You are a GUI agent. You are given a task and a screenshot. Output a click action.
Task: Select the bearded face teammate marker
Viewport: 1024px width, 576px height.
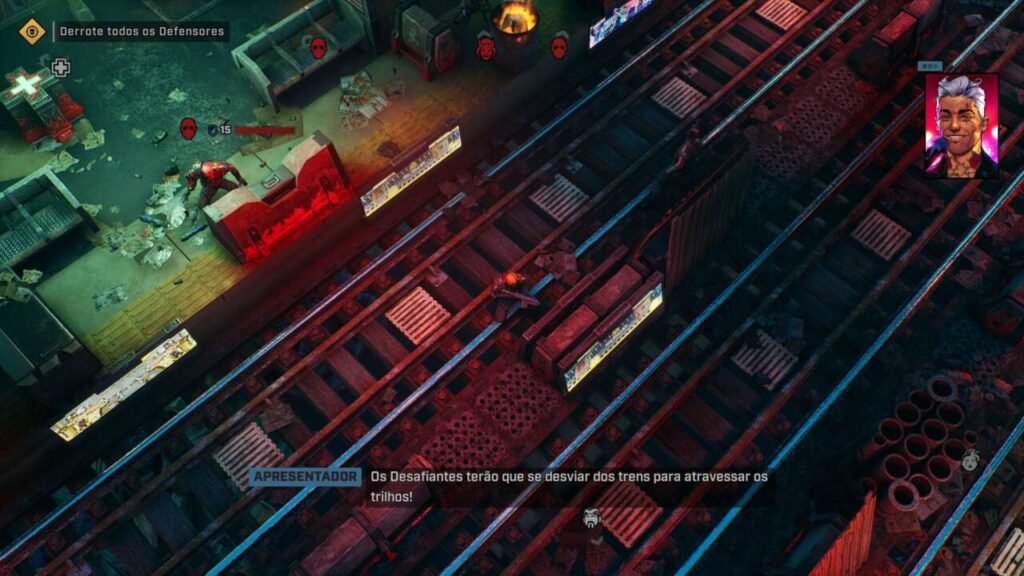point(591,518)
